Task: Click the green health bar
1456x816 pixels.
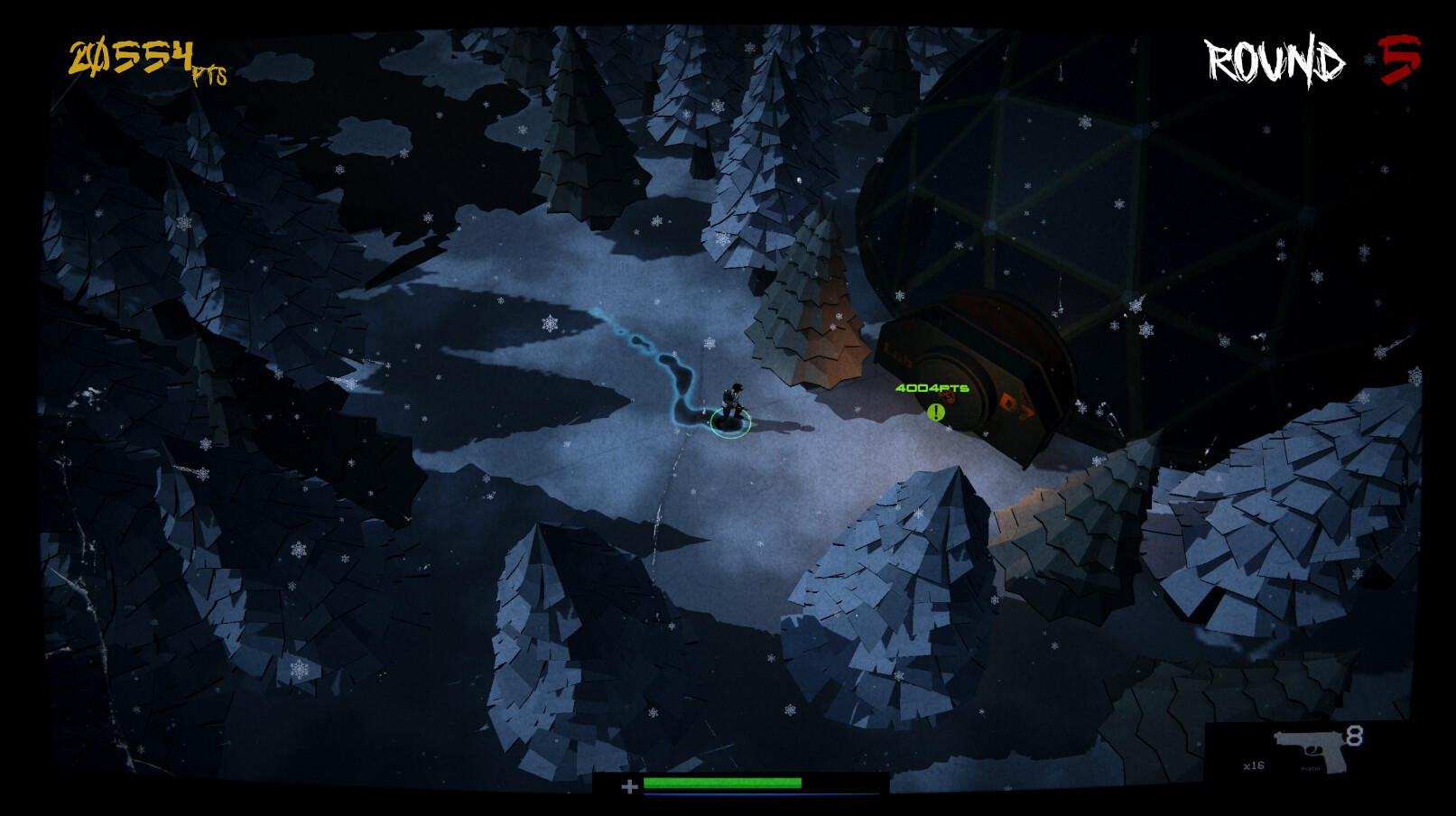Action: tap(722, 782)
